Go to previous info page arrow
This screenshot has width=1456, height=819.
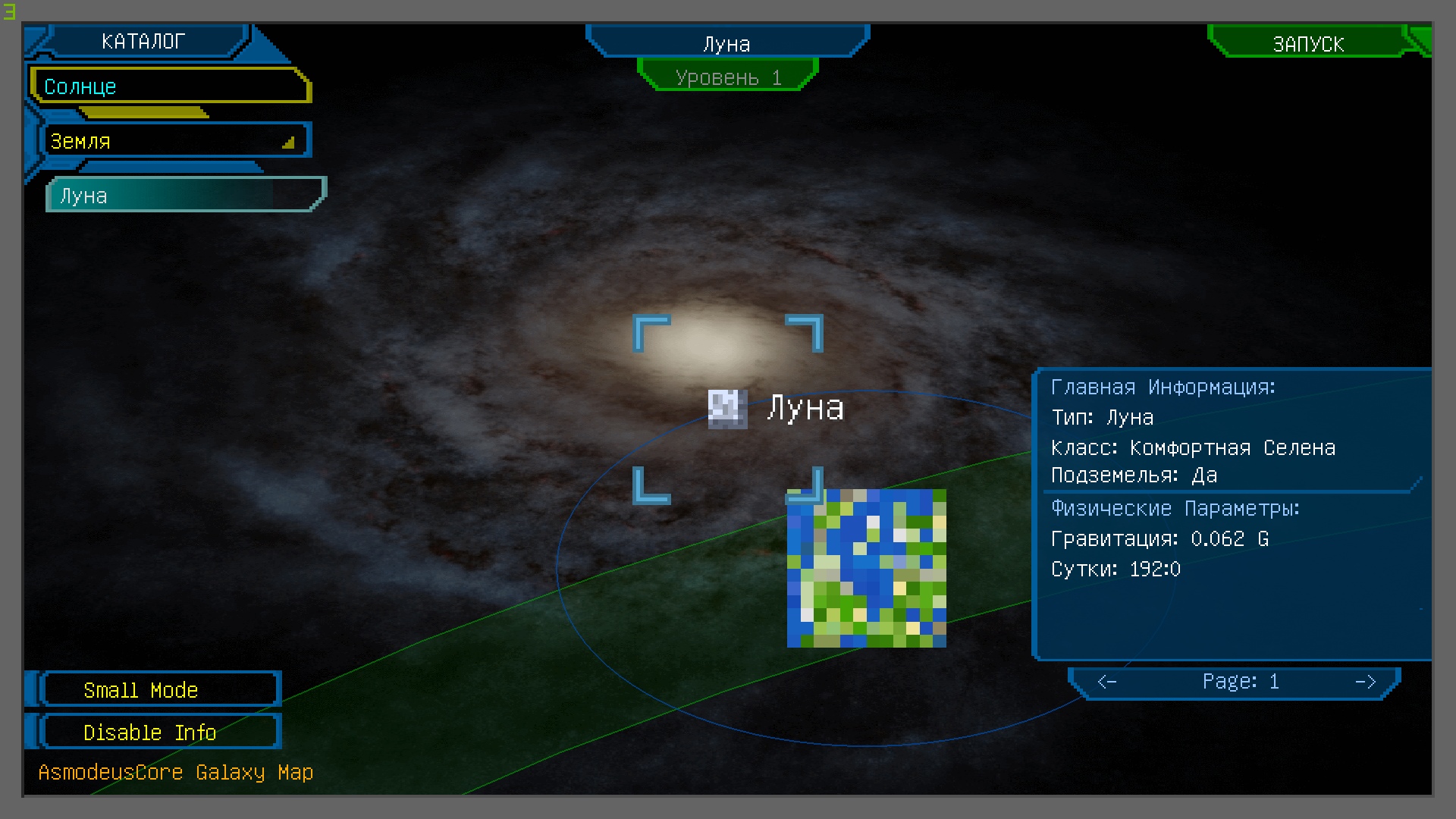[x=1107, y=682]
